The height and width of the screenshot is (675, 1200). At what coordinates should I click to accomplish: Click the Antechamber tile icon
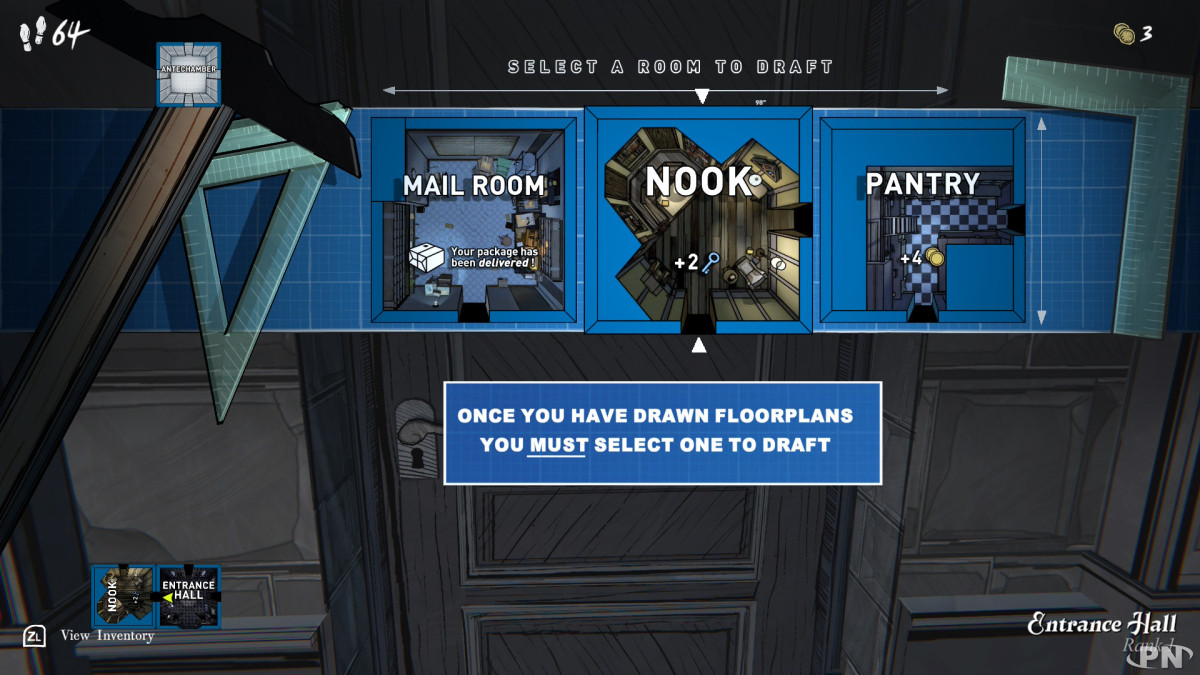pos(189,74)
